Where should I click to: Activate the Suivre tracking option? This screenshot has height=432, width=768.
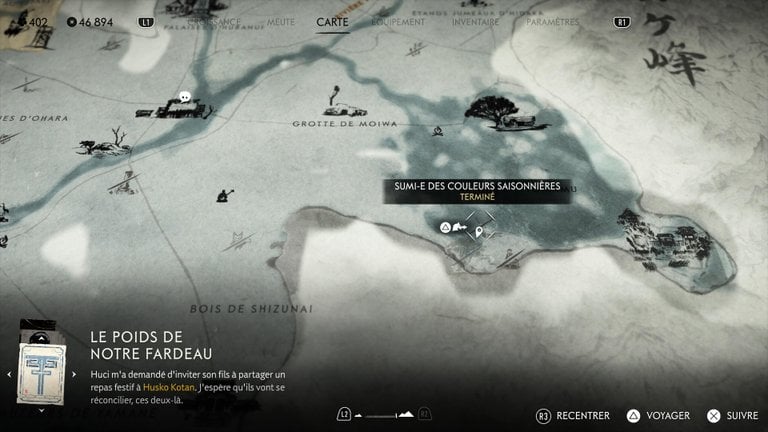[x=731, y=415]
